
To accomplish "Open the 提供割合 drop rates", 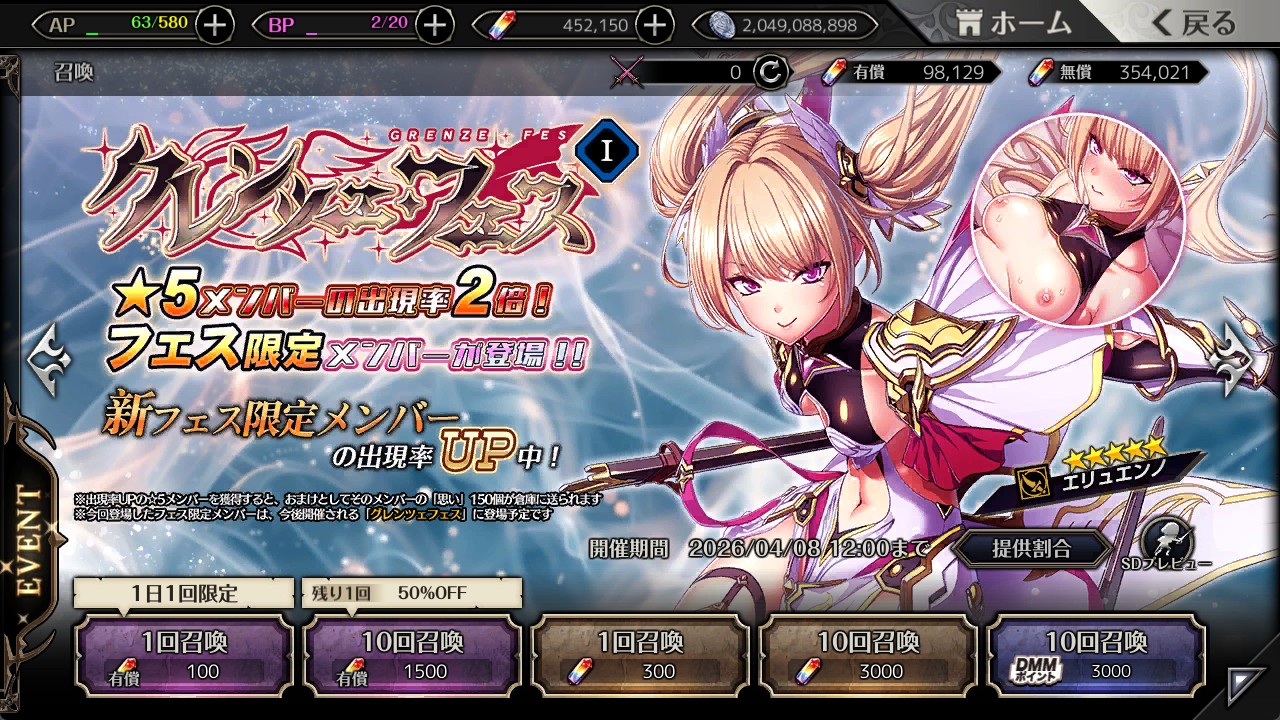I will (x=1031, y=548).
